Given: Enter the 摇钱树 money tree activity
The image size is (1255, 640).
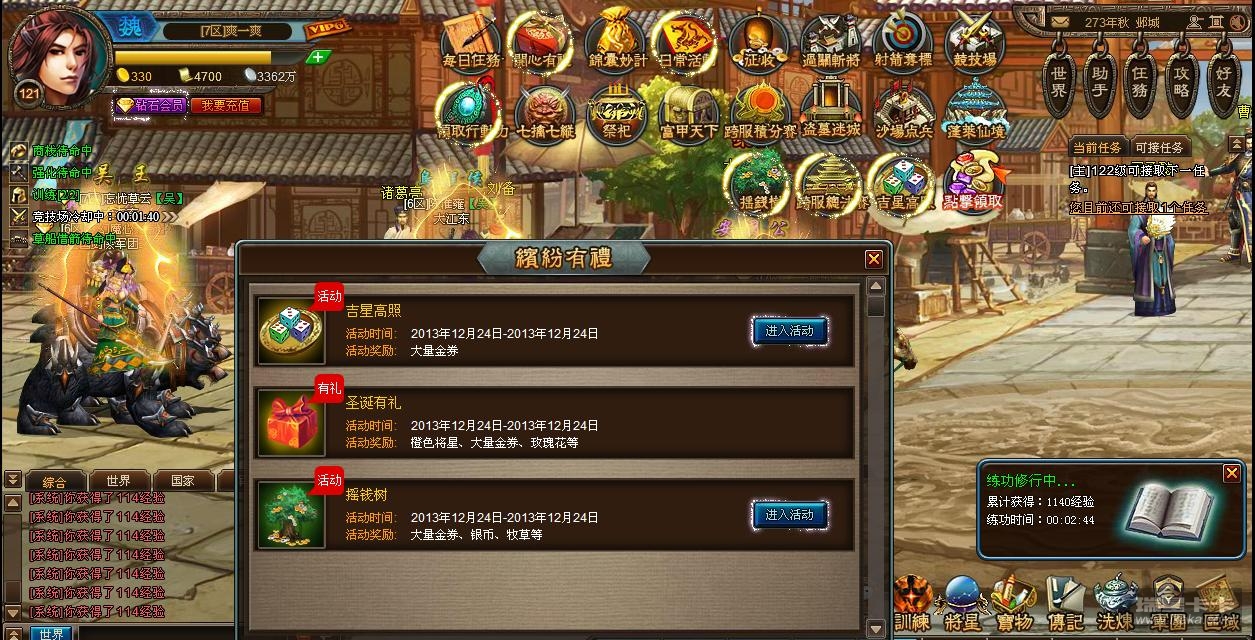Looking at the screenshot, I should 789,515.
